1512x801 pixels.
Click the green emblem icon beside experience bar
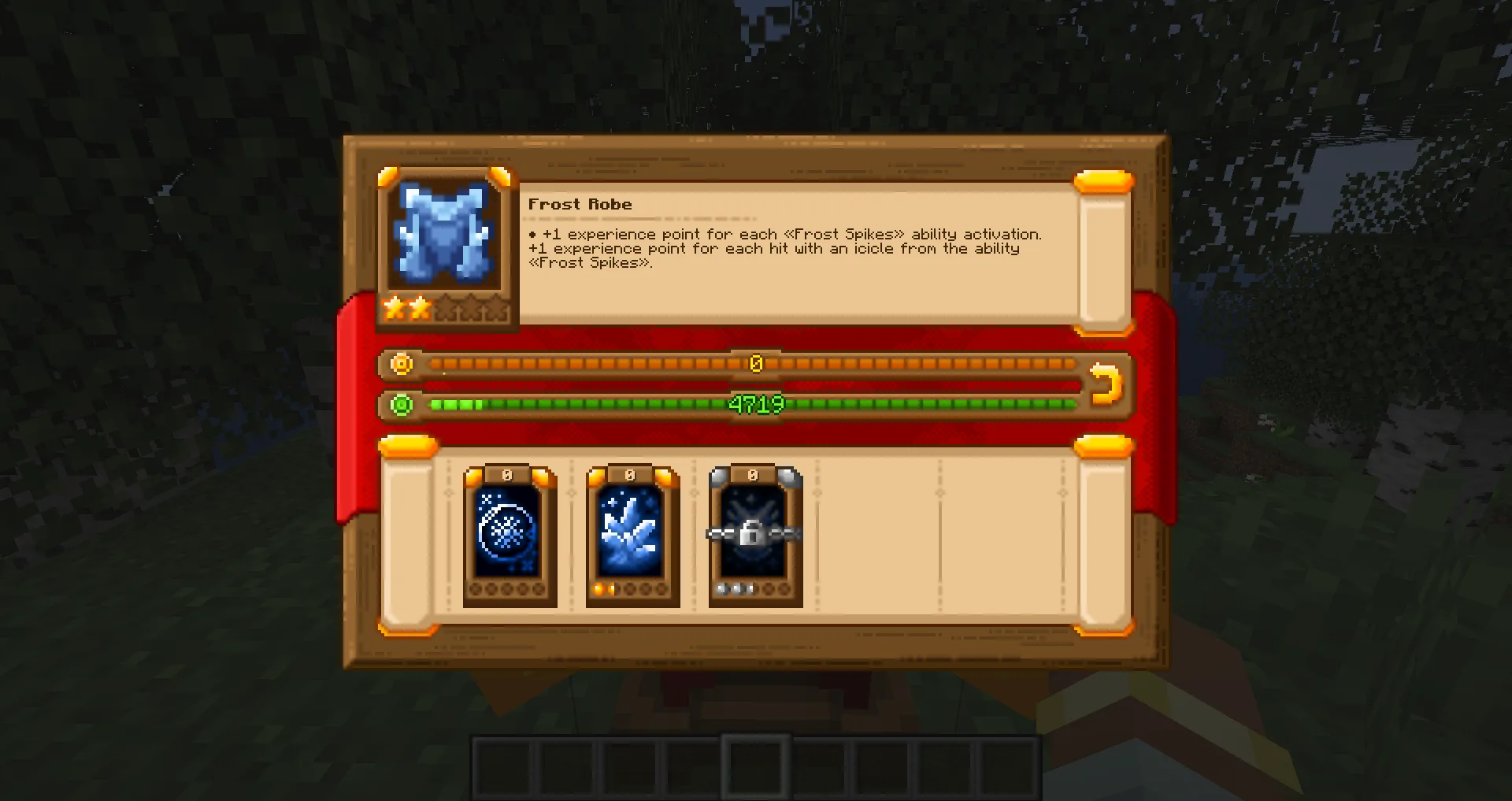click(x=402, y=404)
